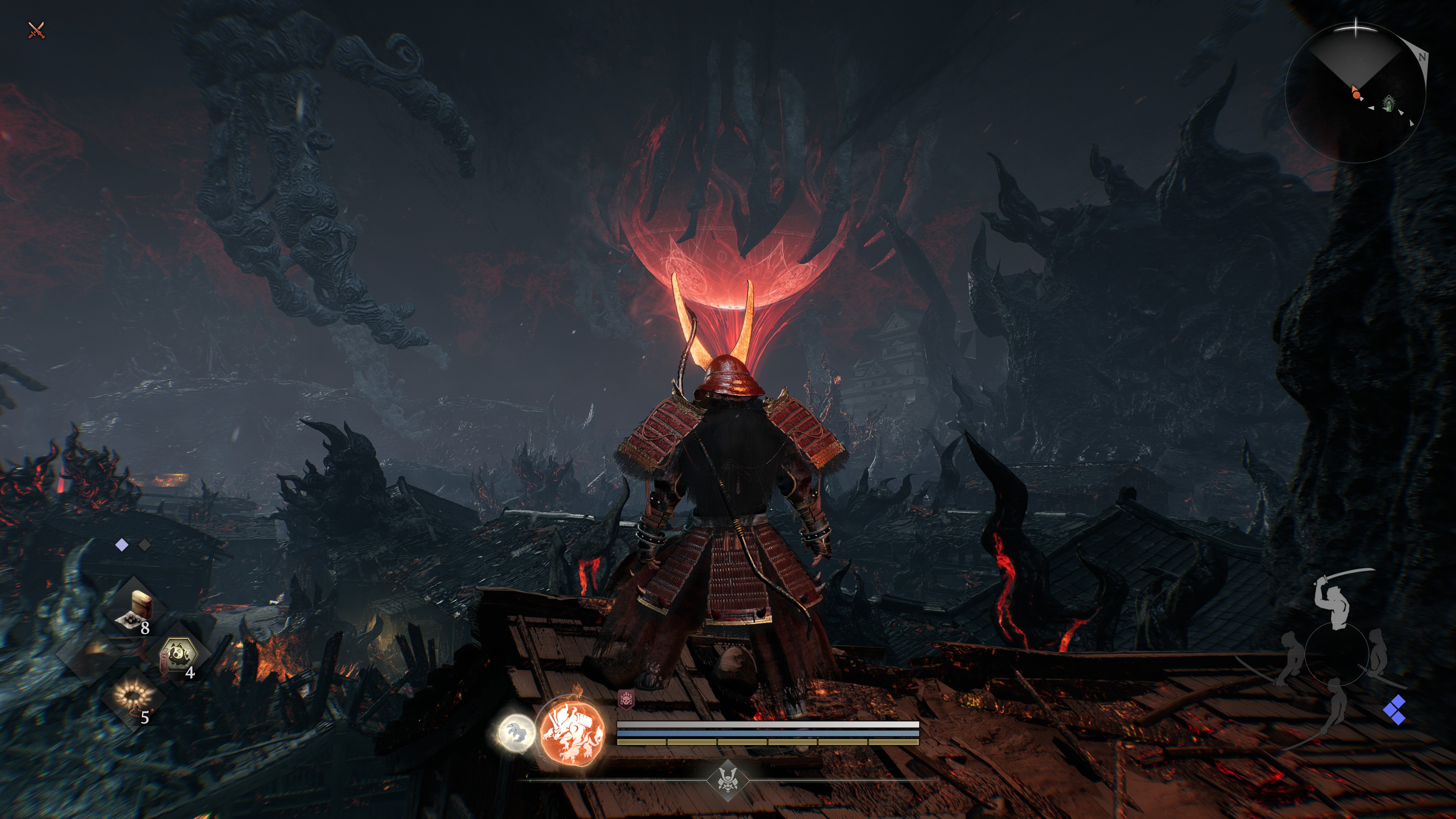
Task: Click the N compass marker on the minimap
Action: pos(1423,57)
